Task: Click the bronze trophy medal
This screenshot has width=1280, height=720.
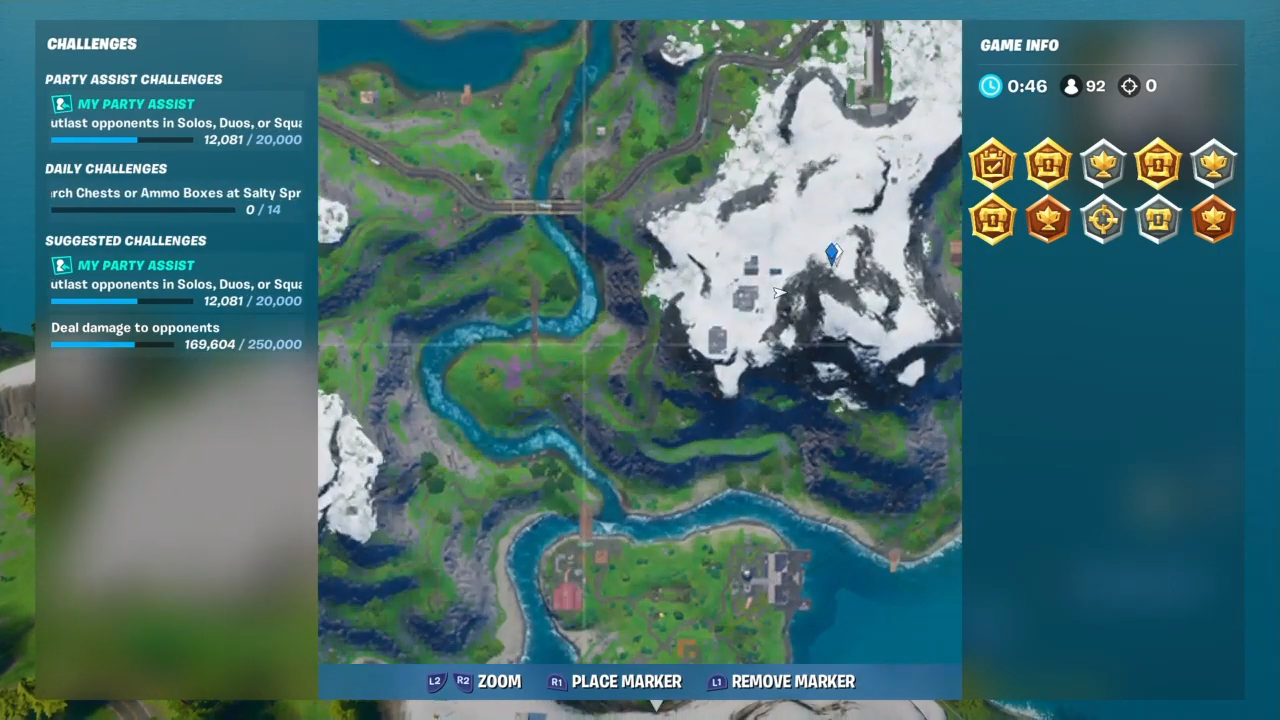Action: click(1048, 220)
